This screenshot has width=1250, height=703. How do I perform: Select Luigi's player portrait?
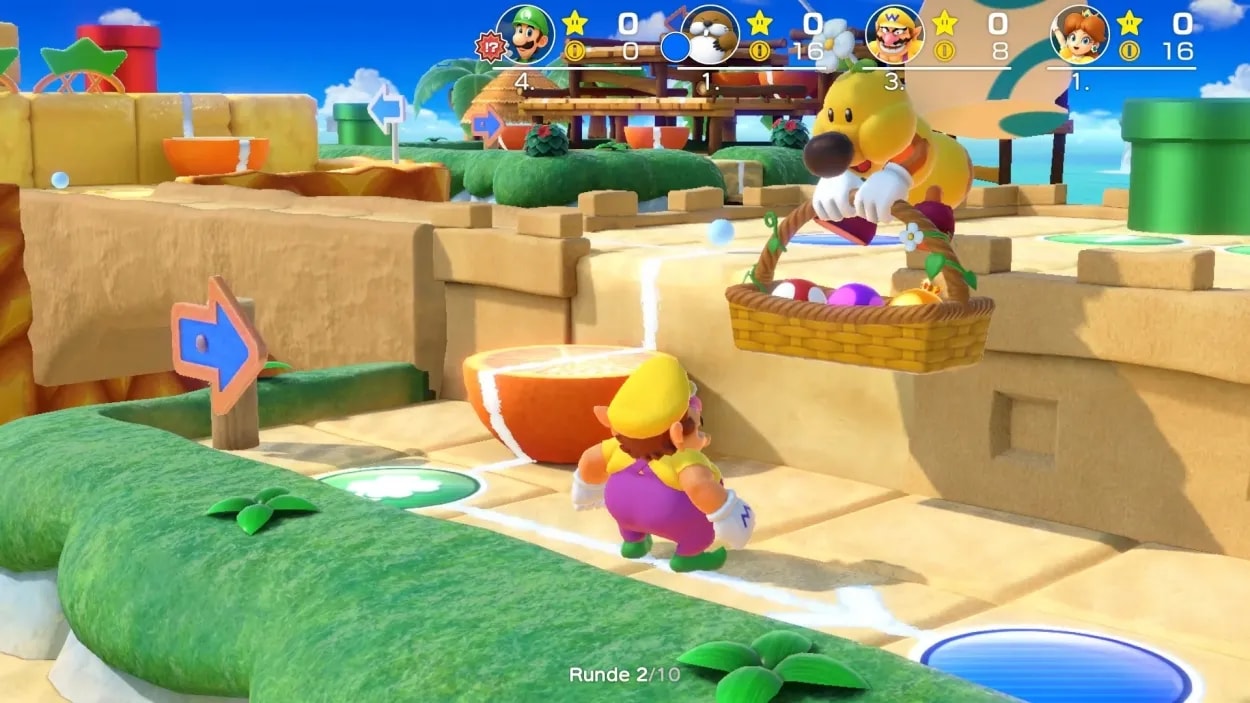tap(525, 35)
